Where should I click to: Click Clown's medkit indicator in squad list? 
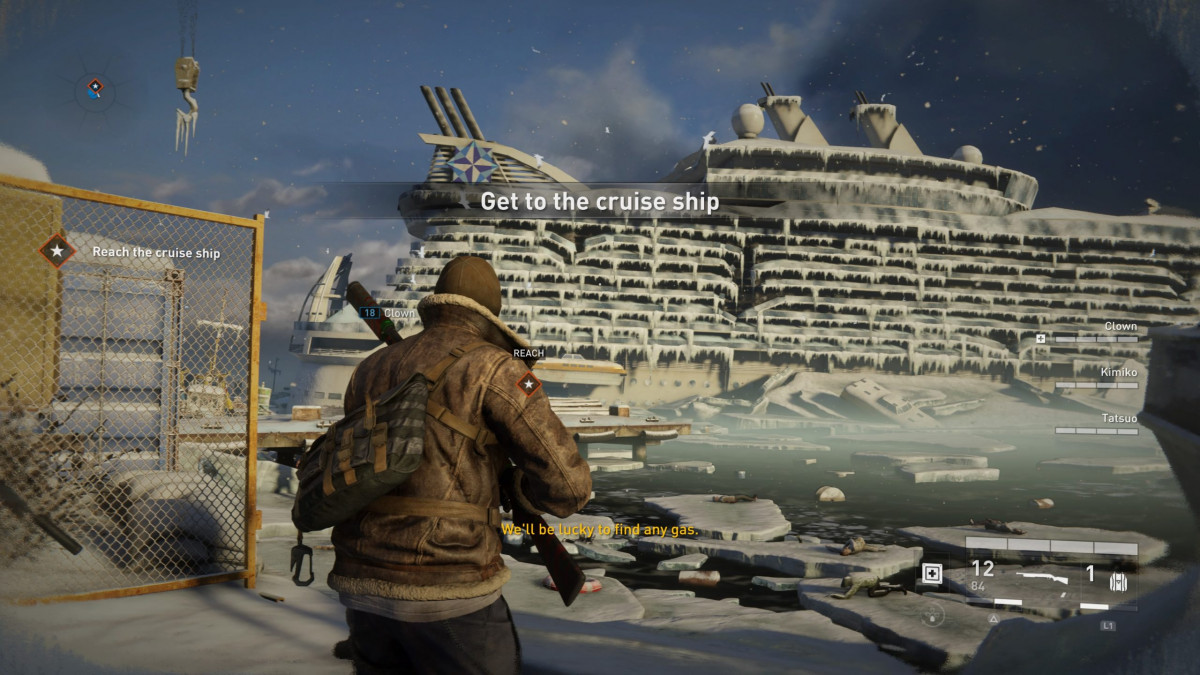[1041, 339]
